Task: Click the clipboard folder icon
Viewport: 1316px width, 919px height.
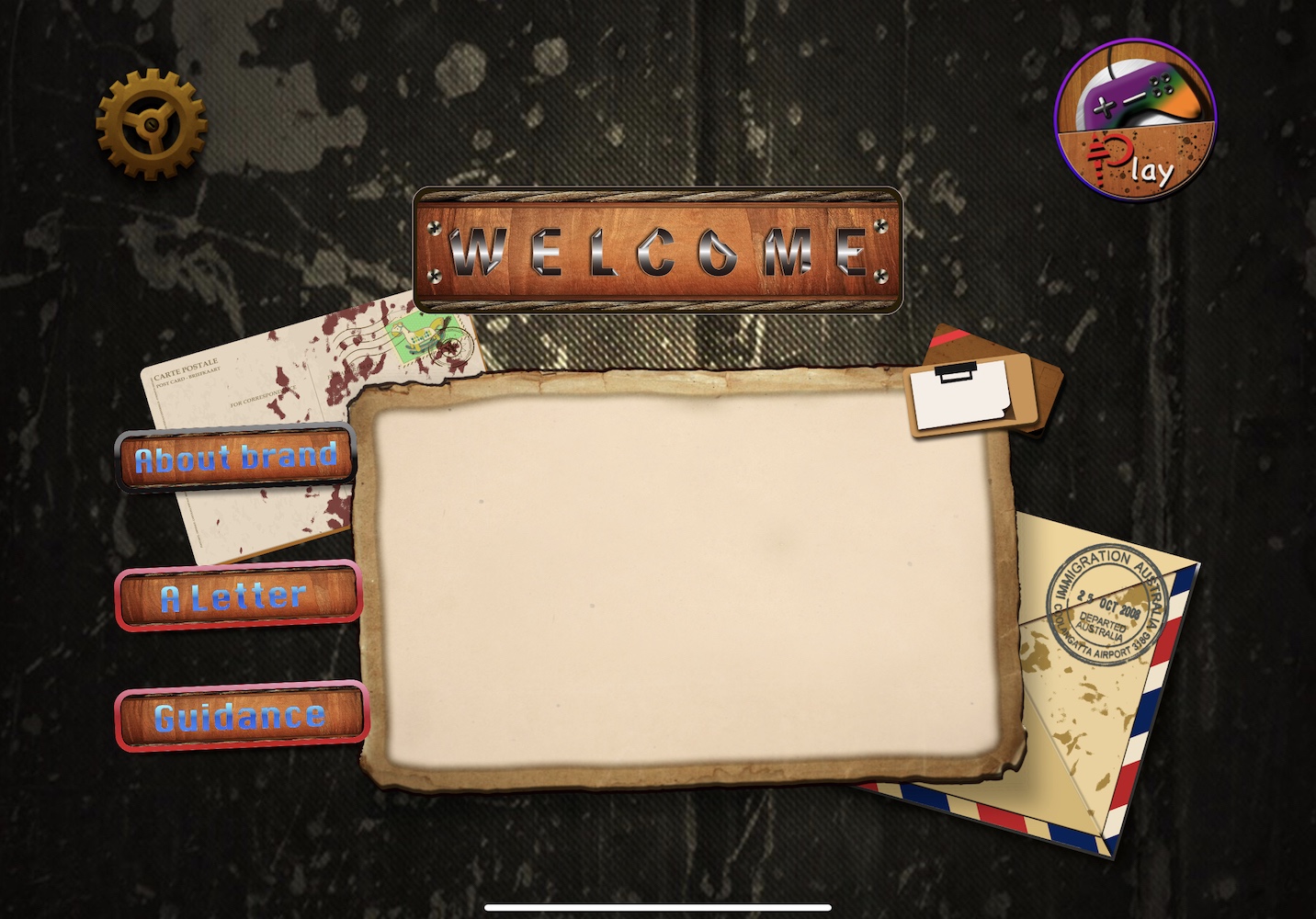Action: (x=981, y=386)
